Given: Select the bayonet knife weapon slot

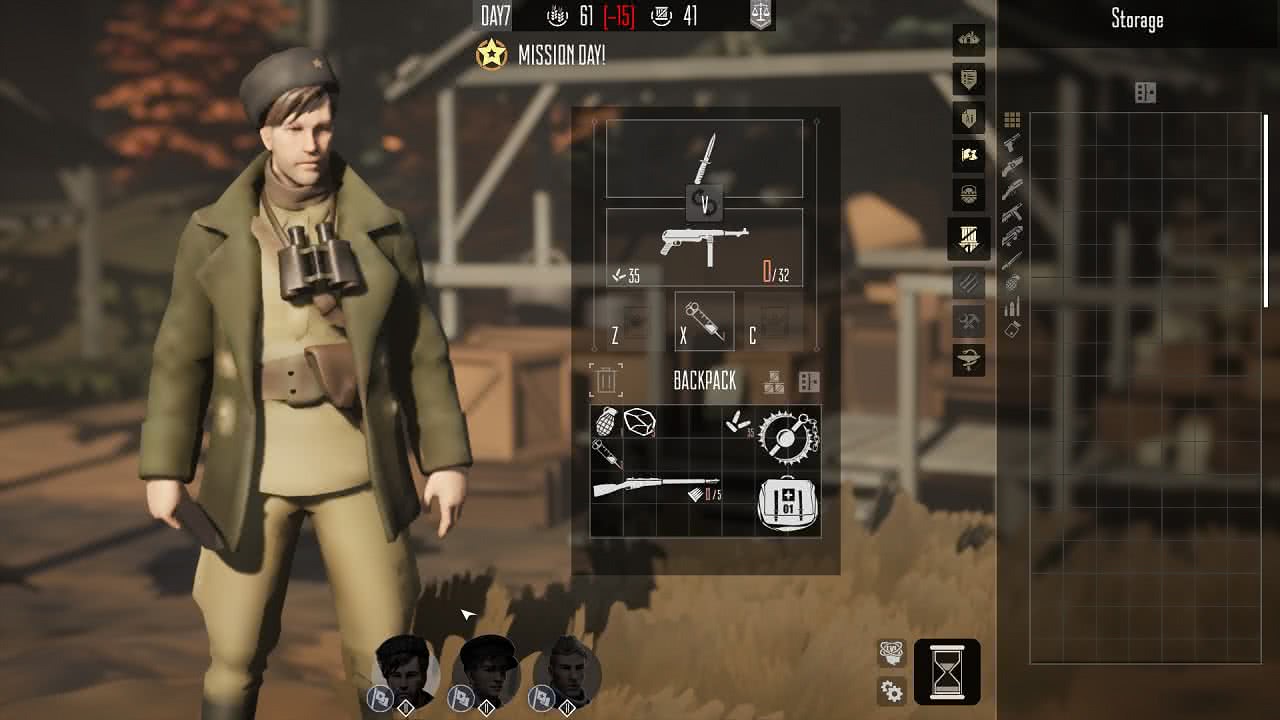Looking at the screenshot, I should 705,158.
